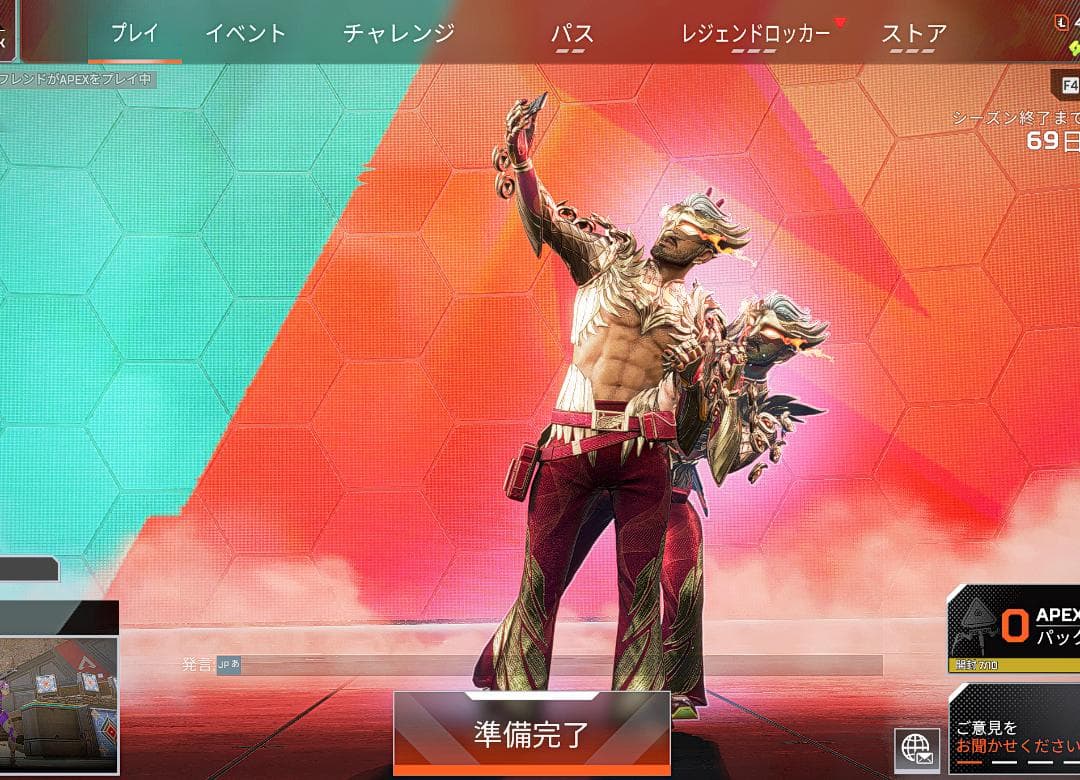Click the 準備完了 (Ready) button
Viewport: 1080px width, 780px height.
point(531,734)
